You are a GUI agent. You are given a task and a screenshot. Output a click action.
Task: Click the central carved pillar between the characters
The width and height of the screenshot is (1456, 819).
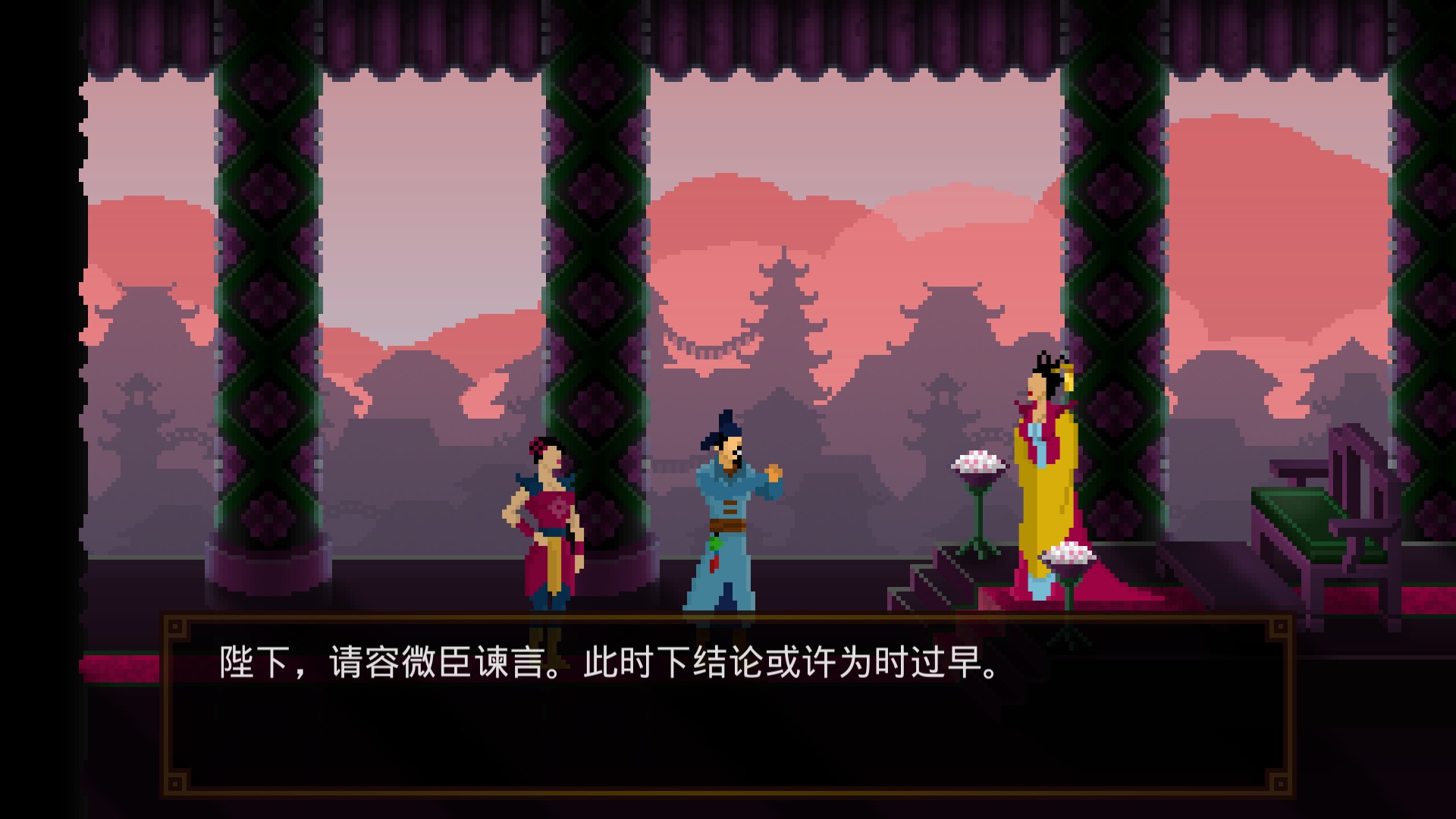pos(599,303)
